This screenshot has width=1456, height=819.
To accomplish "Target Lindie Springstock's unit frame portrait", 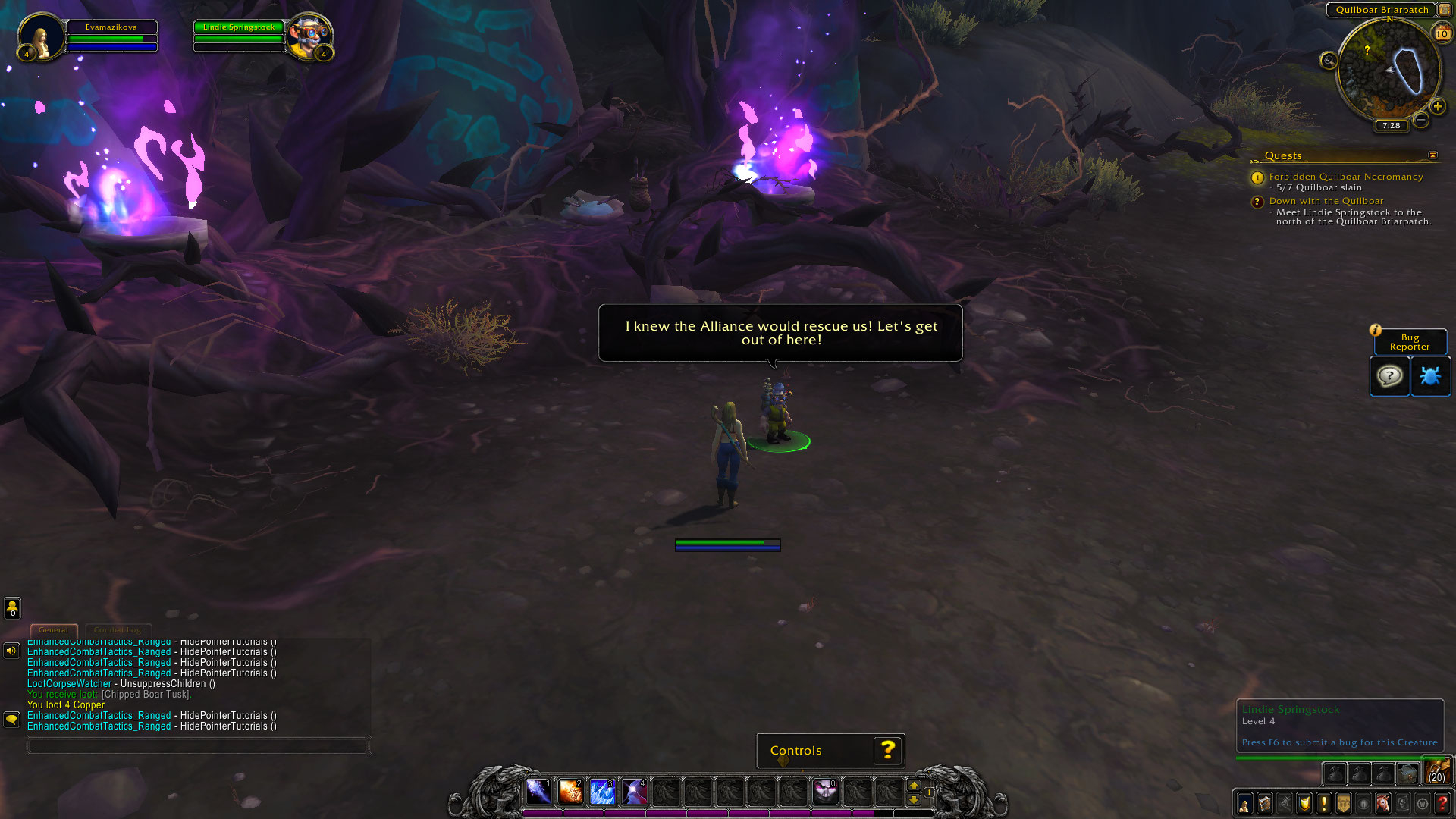I will pyautogui.click(x=309, y=36).
